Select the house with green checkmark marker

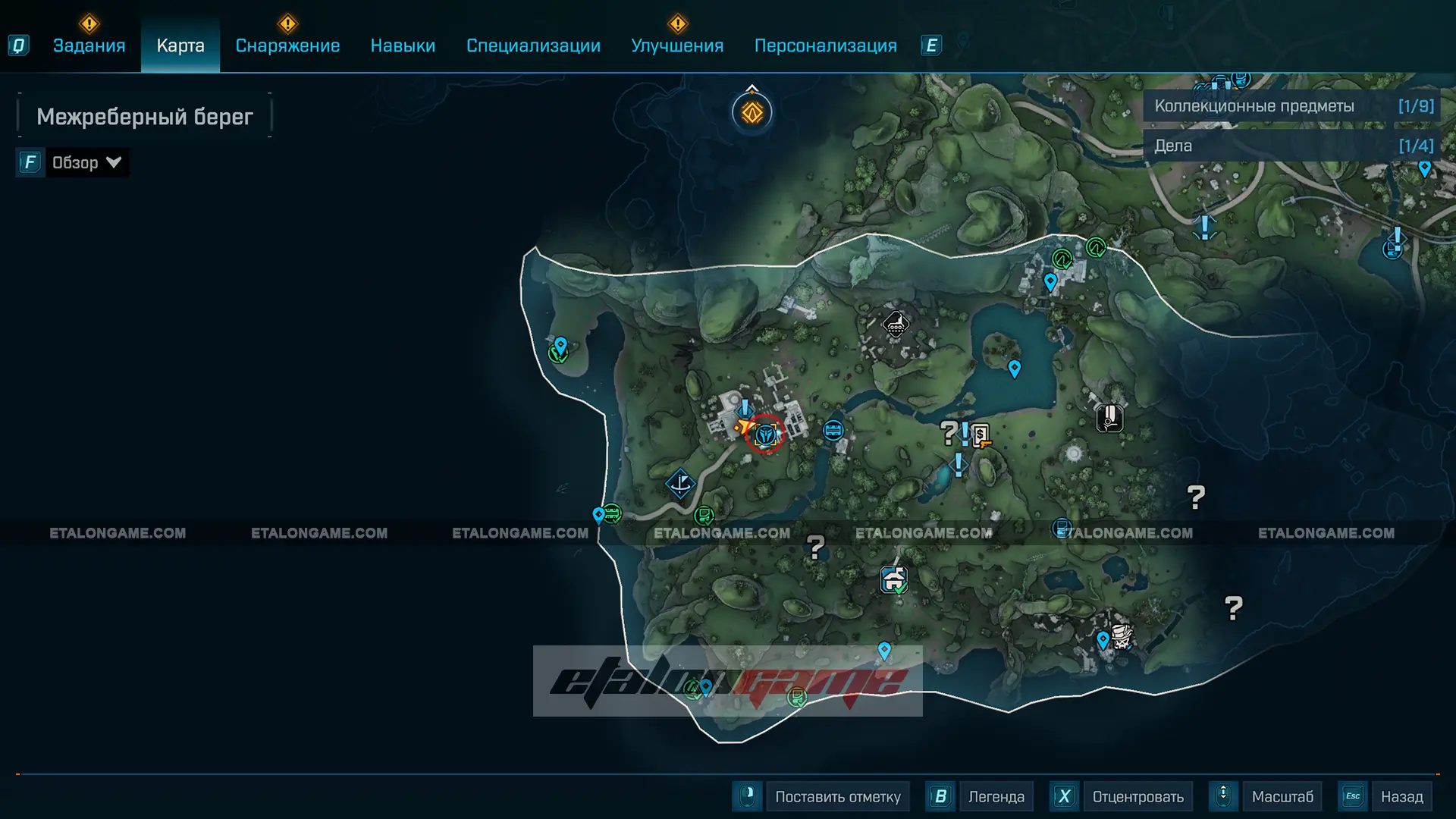click(894, 579)
